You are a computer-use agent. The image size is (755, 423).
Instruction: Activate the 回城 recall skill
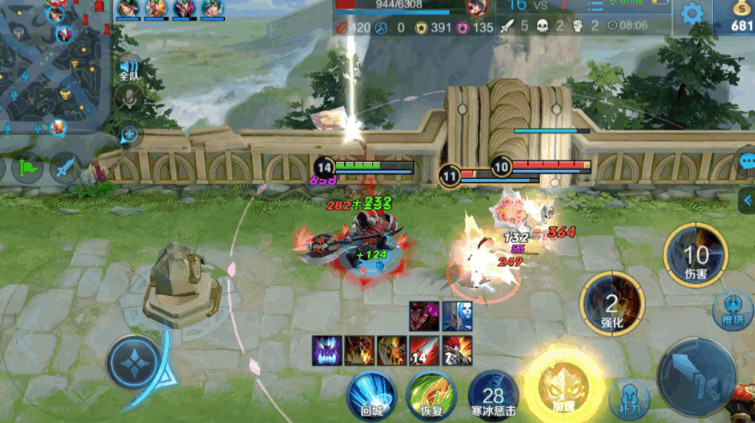[371, 392]
